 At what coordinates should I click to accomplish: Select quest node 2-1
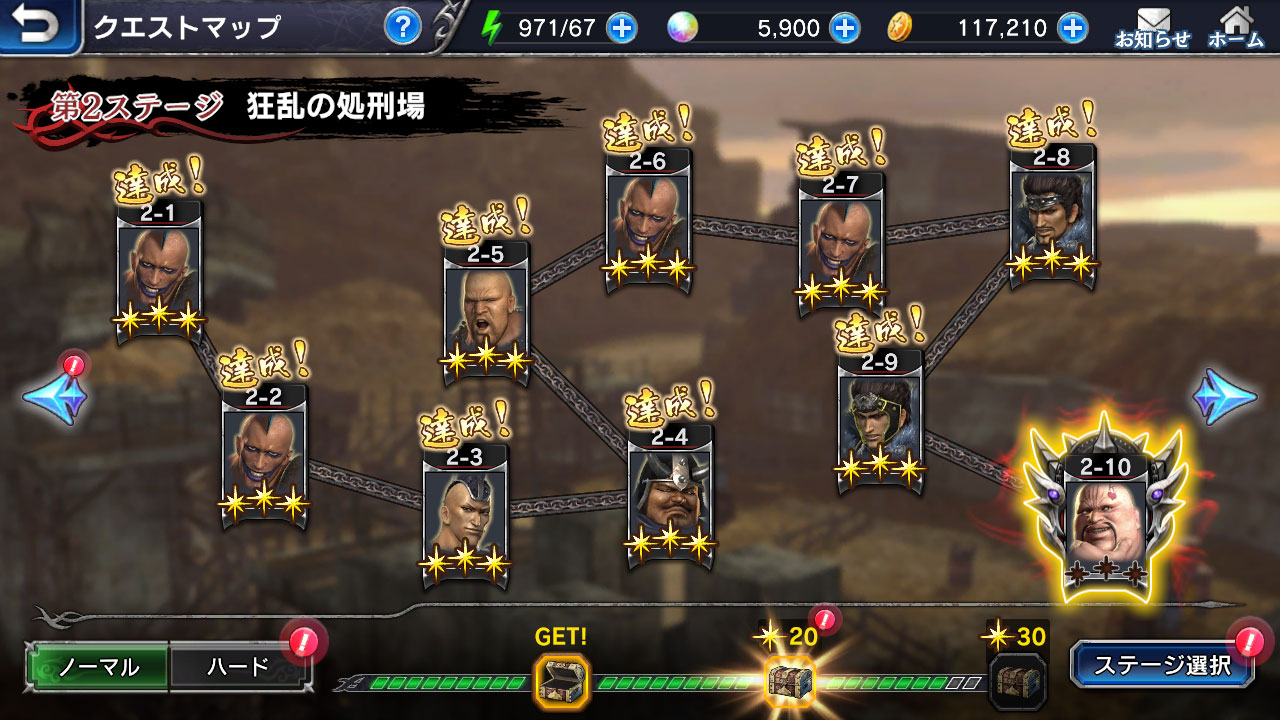[159, 272]
